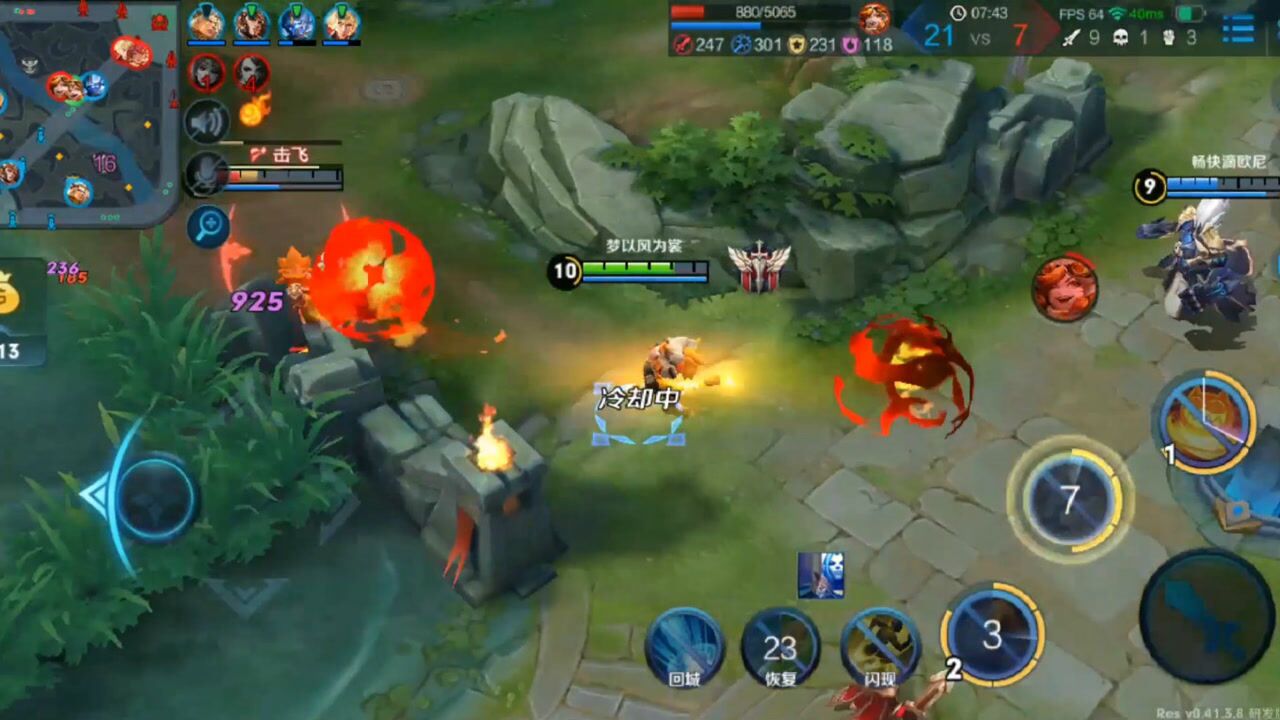Viewport: 1280px width, 720px height.
Task: Click the magnifying glass zoom button
Action: (208, 226)
